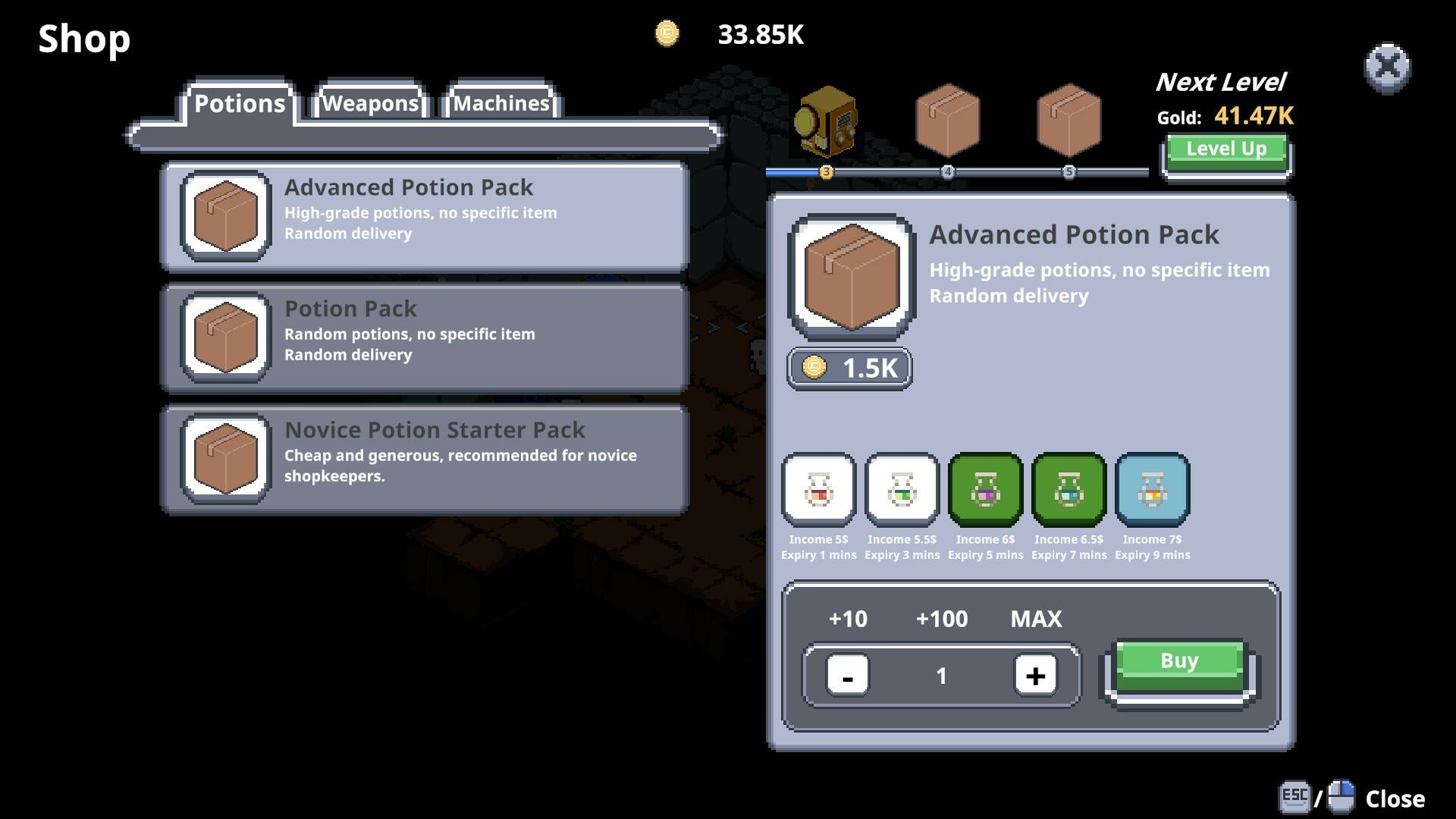Select the Novice Potion Starter Pack
The width and height of the screenshot is (1456, 819).
[x=425, y=455]
